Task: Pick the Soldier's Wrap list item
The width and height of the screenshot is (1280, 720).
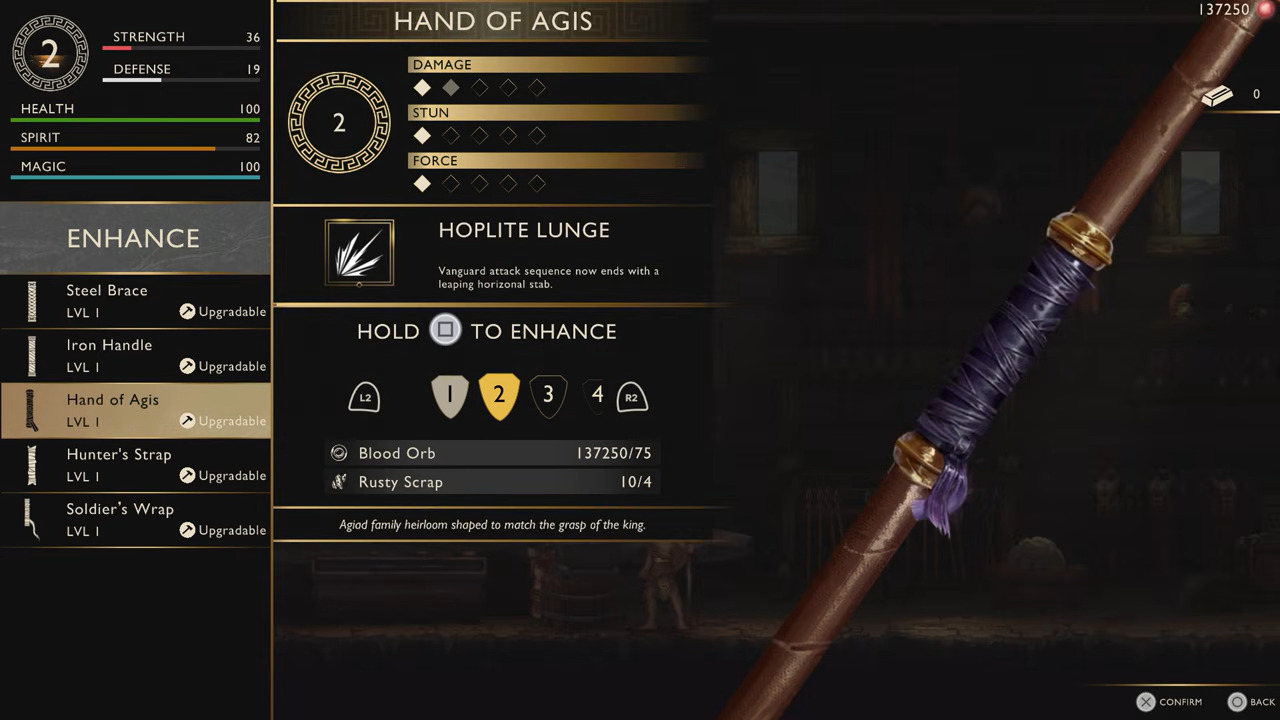Action: tap(135, 520)
